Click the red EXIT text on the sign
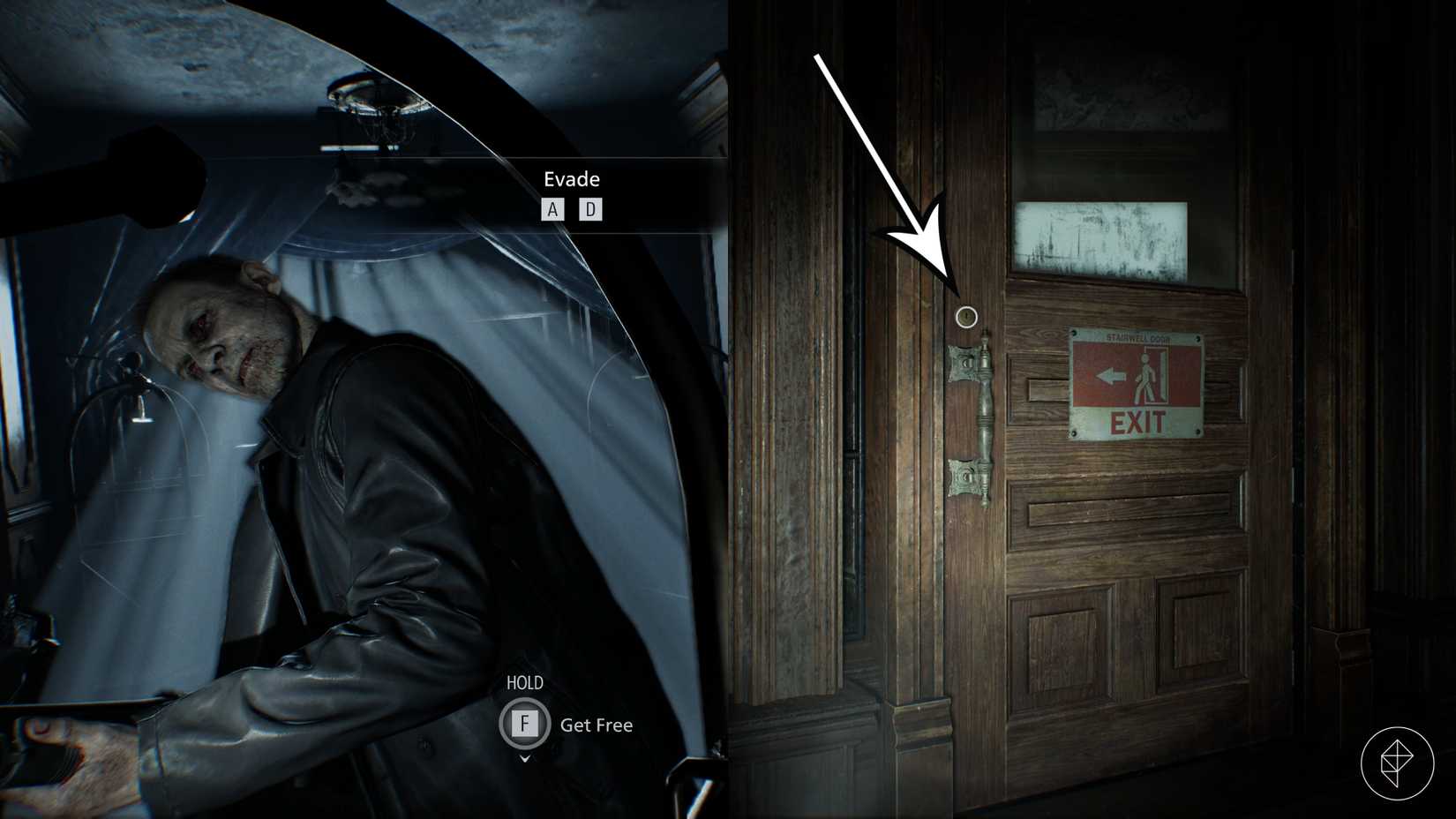 tap(1137, 424)
